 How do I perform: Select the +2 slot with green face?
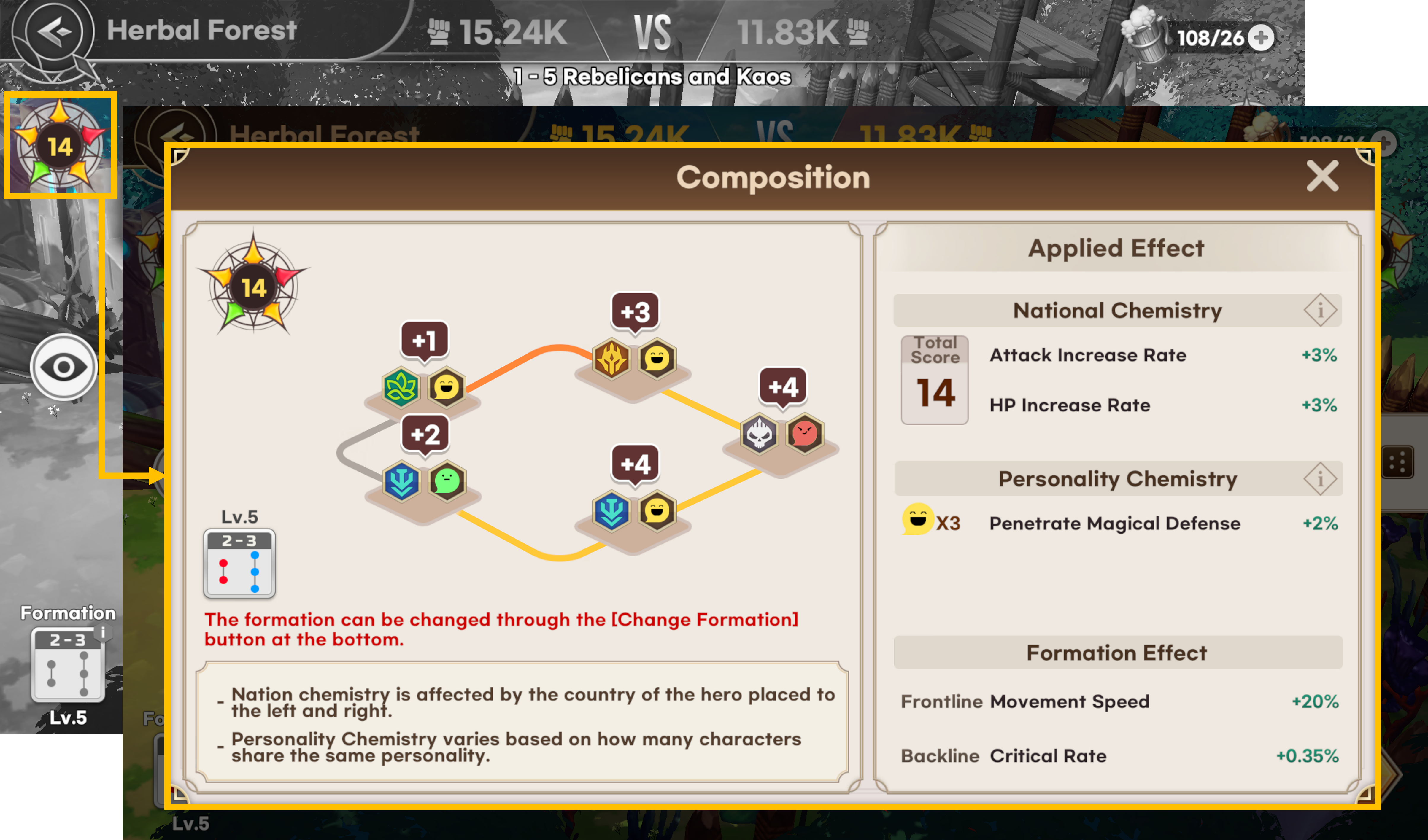[x=447, y=481]
